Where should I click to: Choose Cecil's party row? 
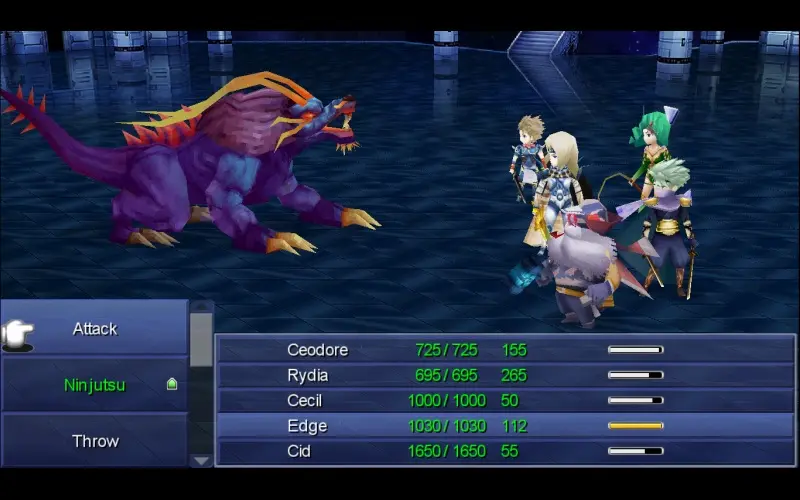coord(505,400)
